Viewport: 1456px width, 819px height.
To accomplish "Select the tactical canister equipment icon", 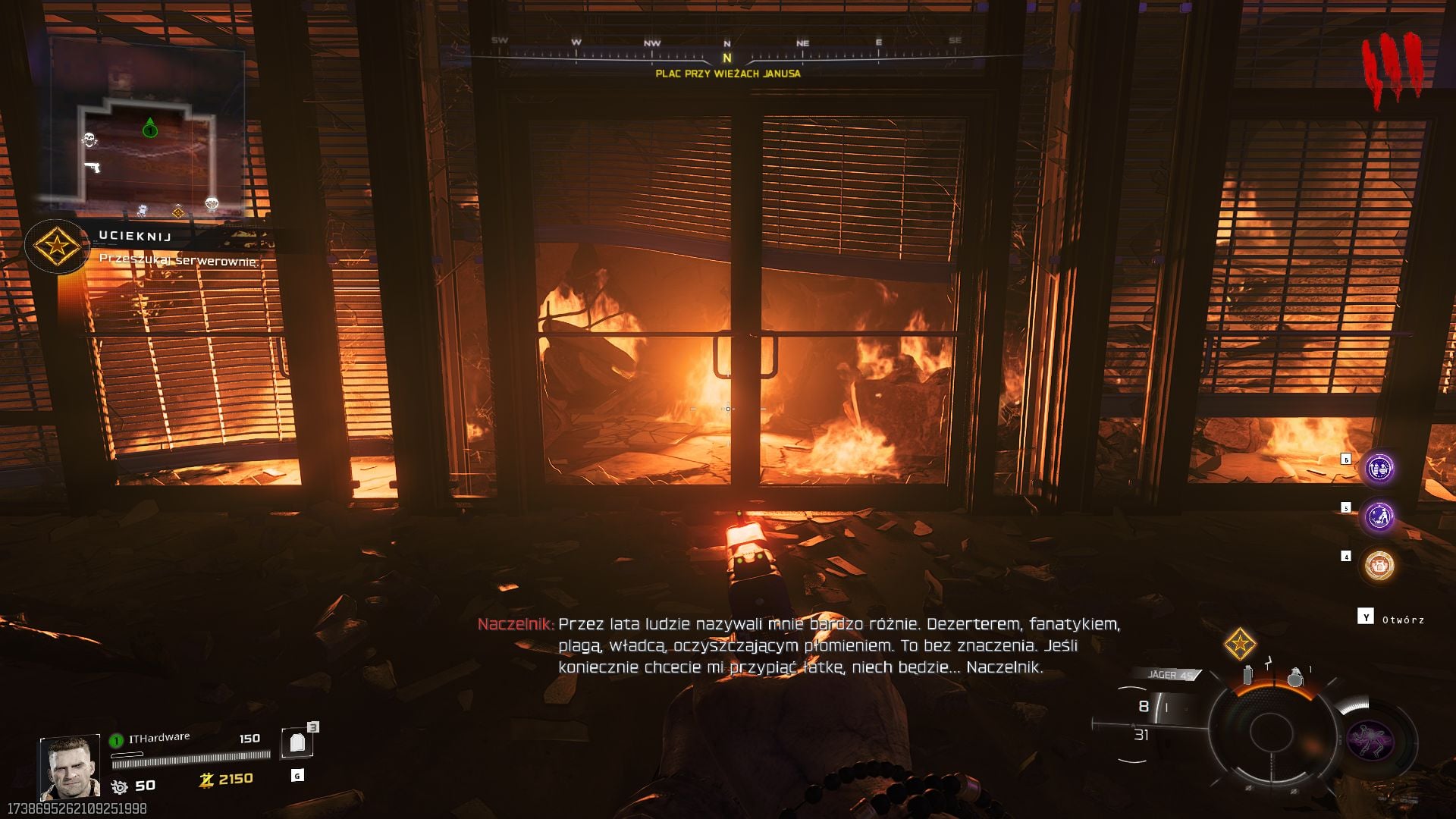I will (x=1247, y=674).
